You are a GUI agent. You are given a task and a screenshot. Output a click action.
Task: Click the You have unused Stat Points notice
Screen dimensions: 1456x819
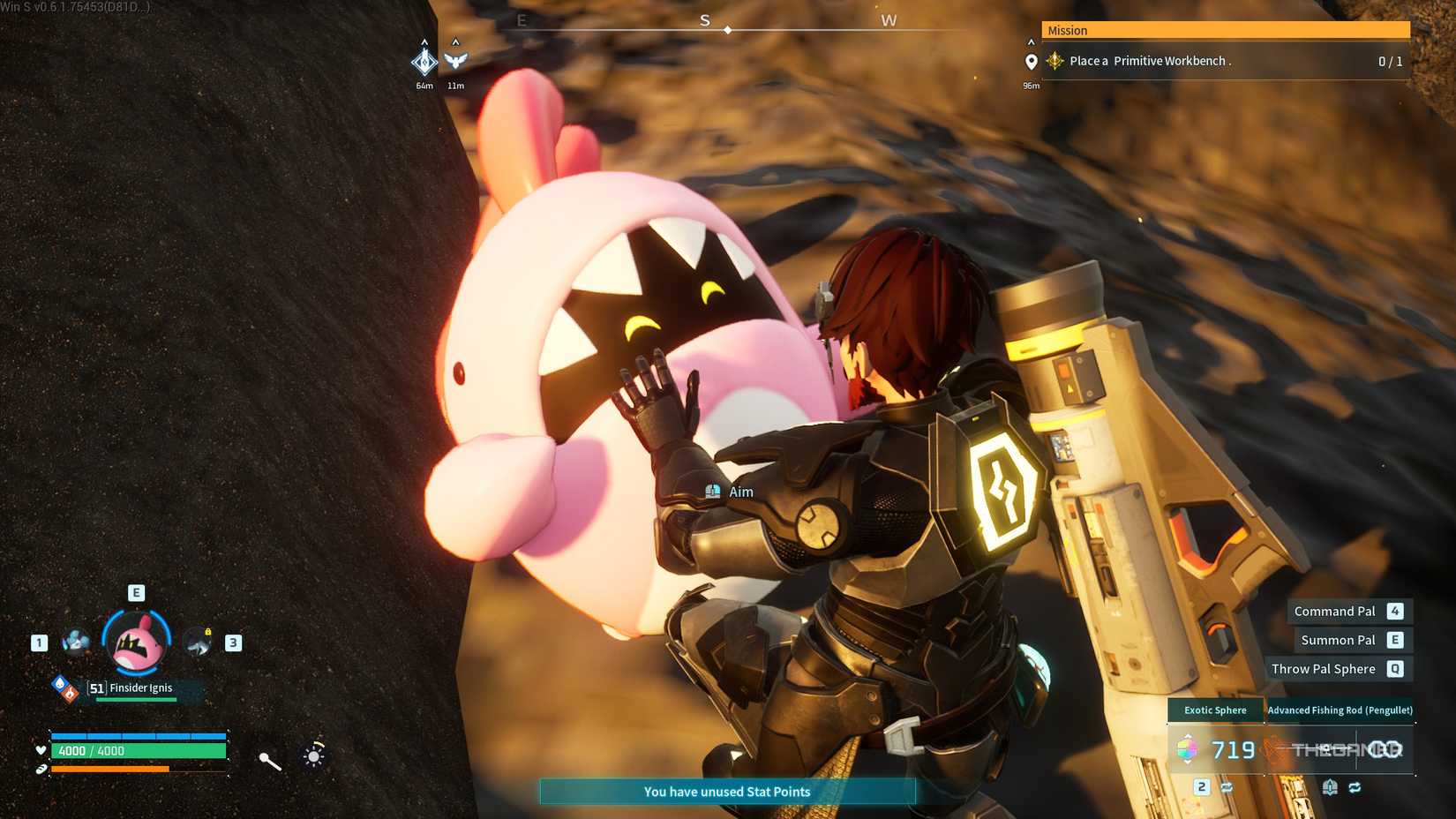(x=727, y=792)
